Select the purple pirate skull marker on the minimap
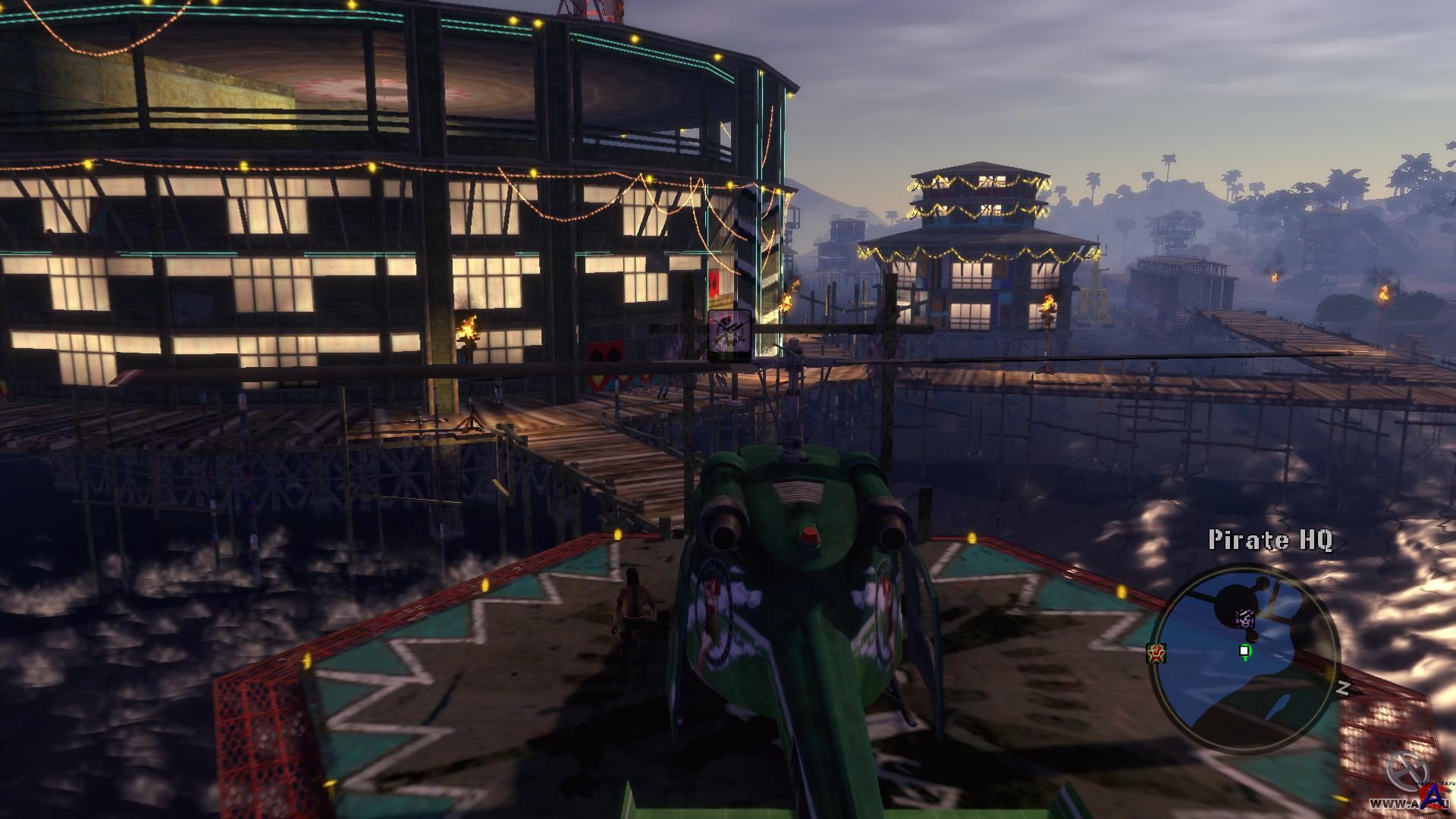The image size is (1456, 819). click(x=1244, y=618)
